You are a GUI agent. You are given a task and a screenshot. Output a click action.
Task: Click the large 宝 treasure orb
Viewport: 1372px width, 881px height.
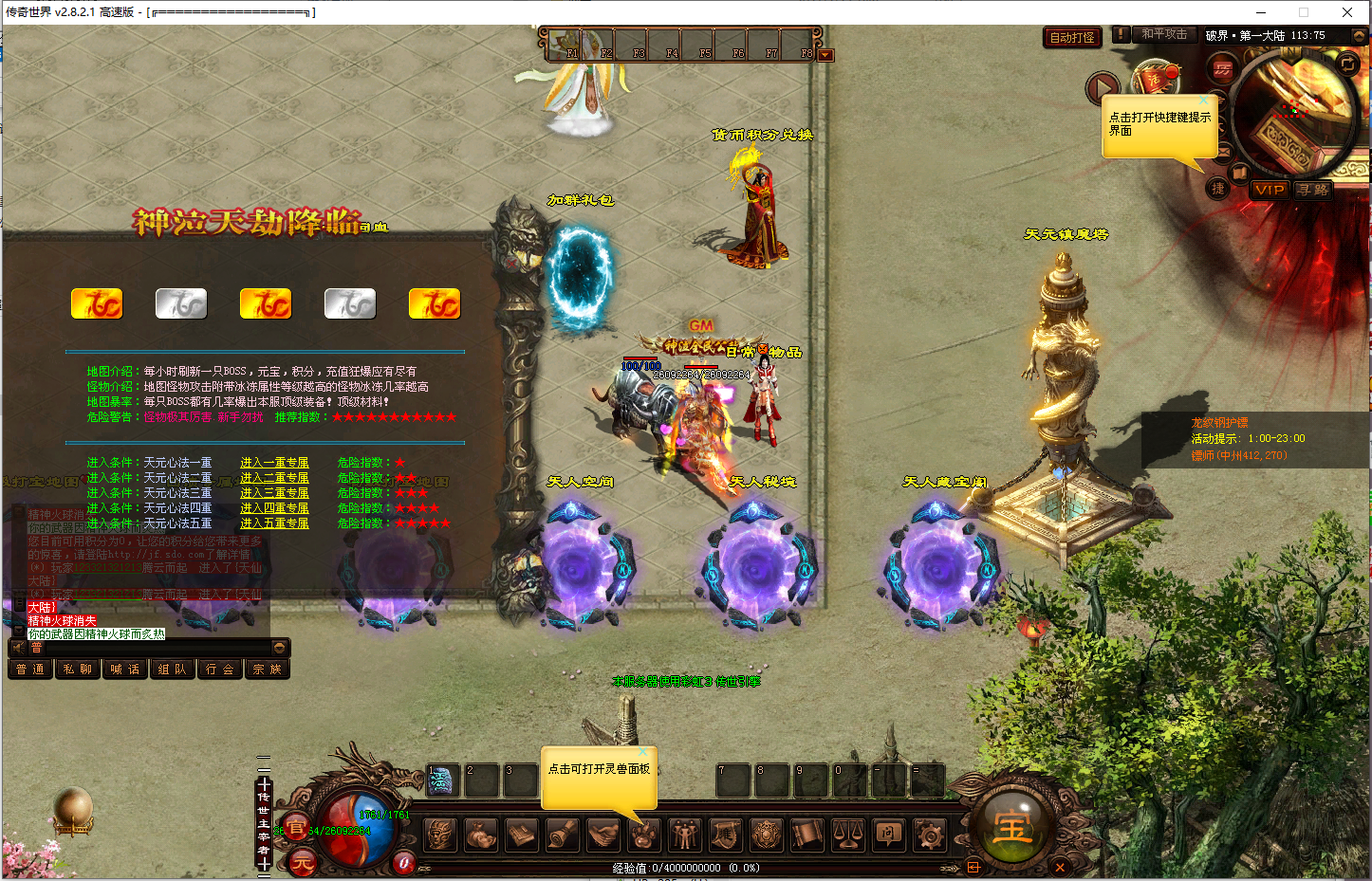(x=1012, y=828)
